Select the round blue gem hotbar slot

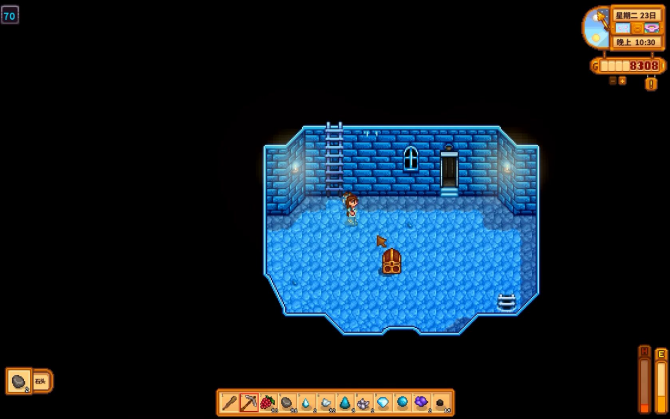[x=402, y=403]
